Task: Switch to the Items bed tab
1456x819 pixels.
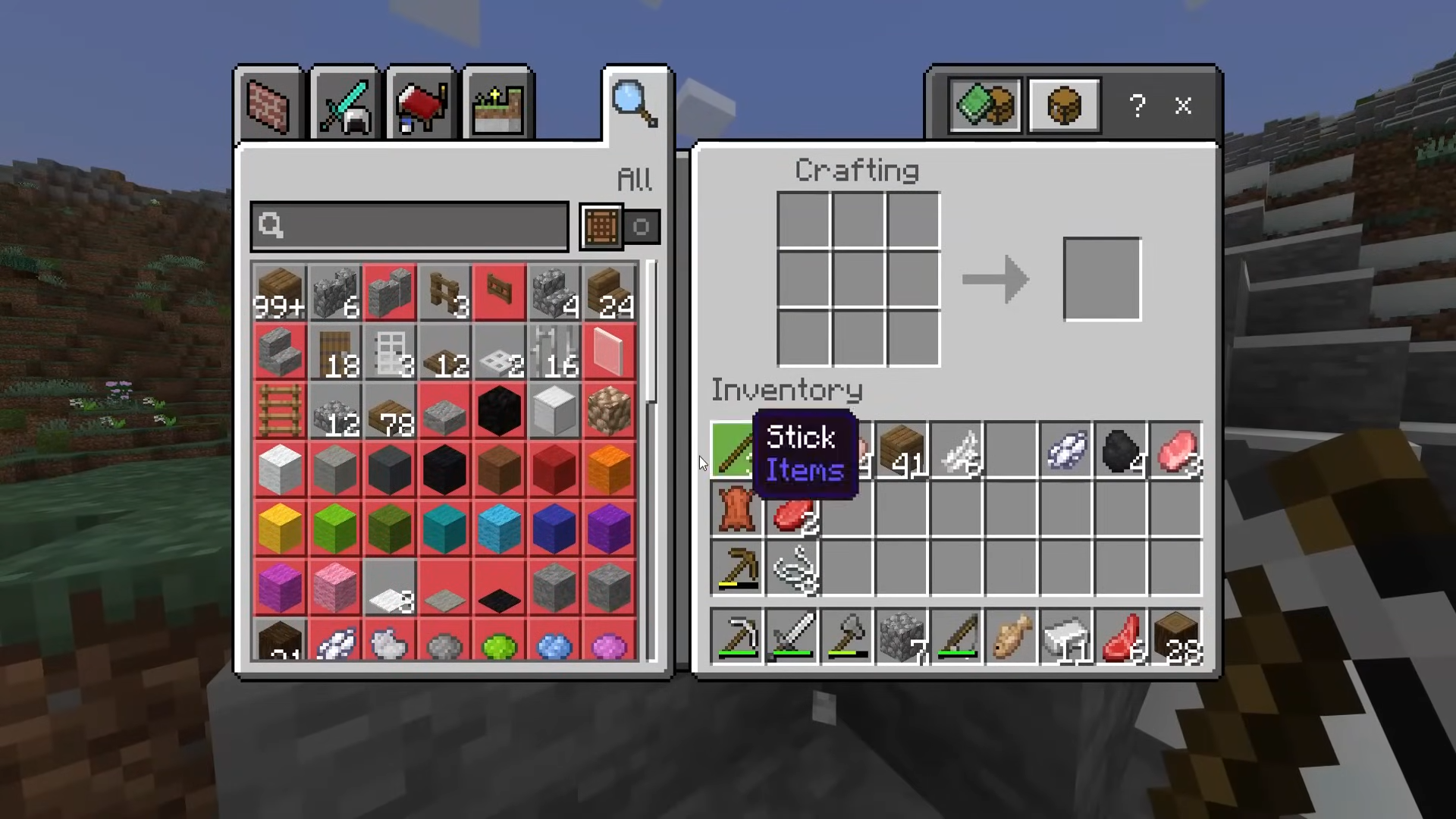Action: (422, 105)
